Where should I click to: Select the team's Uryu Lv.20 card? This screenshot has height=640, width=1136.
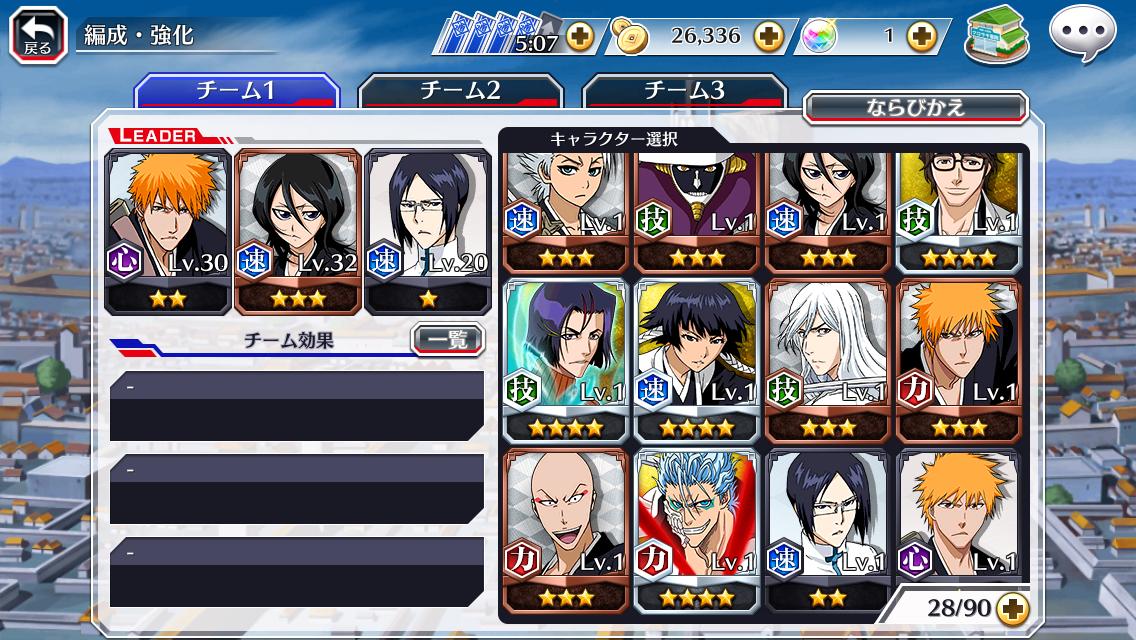(427, 230)
